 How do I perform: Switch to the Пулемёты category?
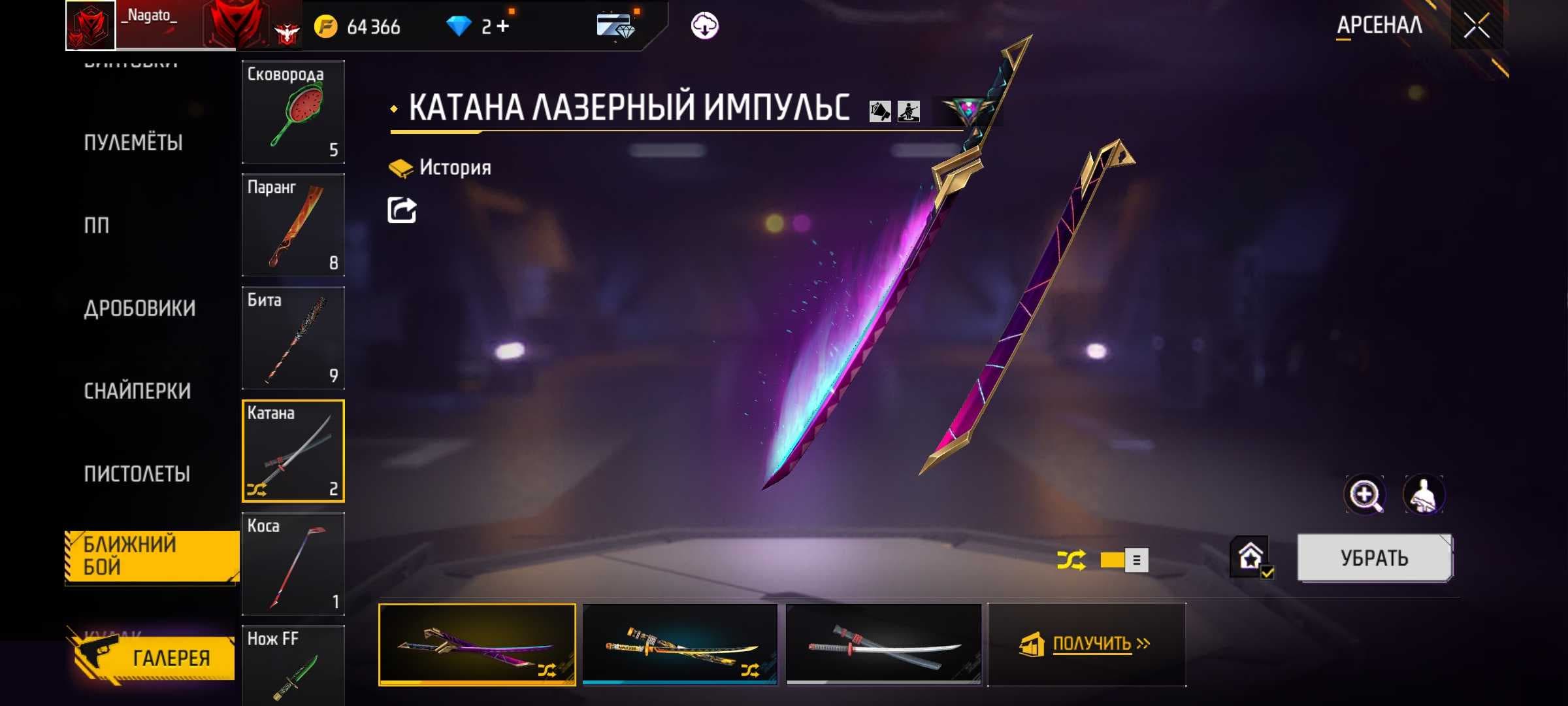pyautogui.click(x=133, y=143)
